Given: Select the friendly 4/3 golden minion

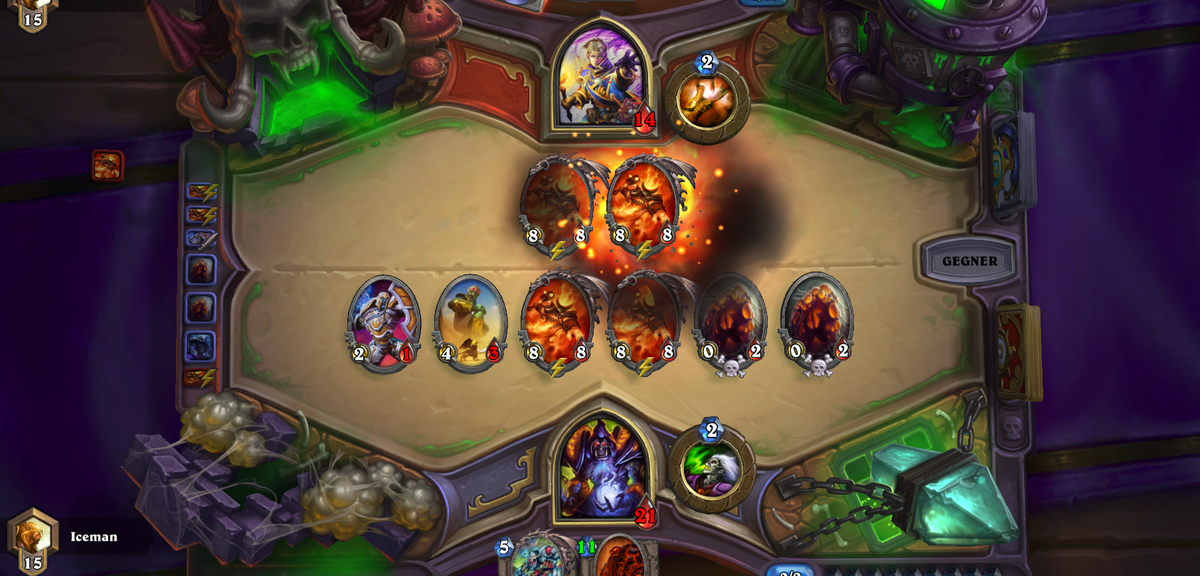Looking at the screenshot, I should (470, 321).
